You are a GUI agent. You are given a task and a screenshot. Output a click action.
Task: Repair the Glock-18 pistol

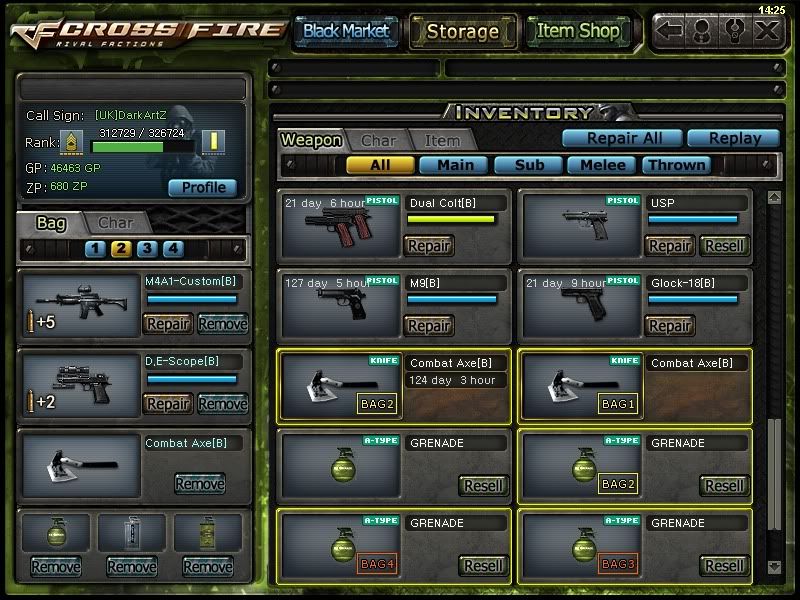669,326
